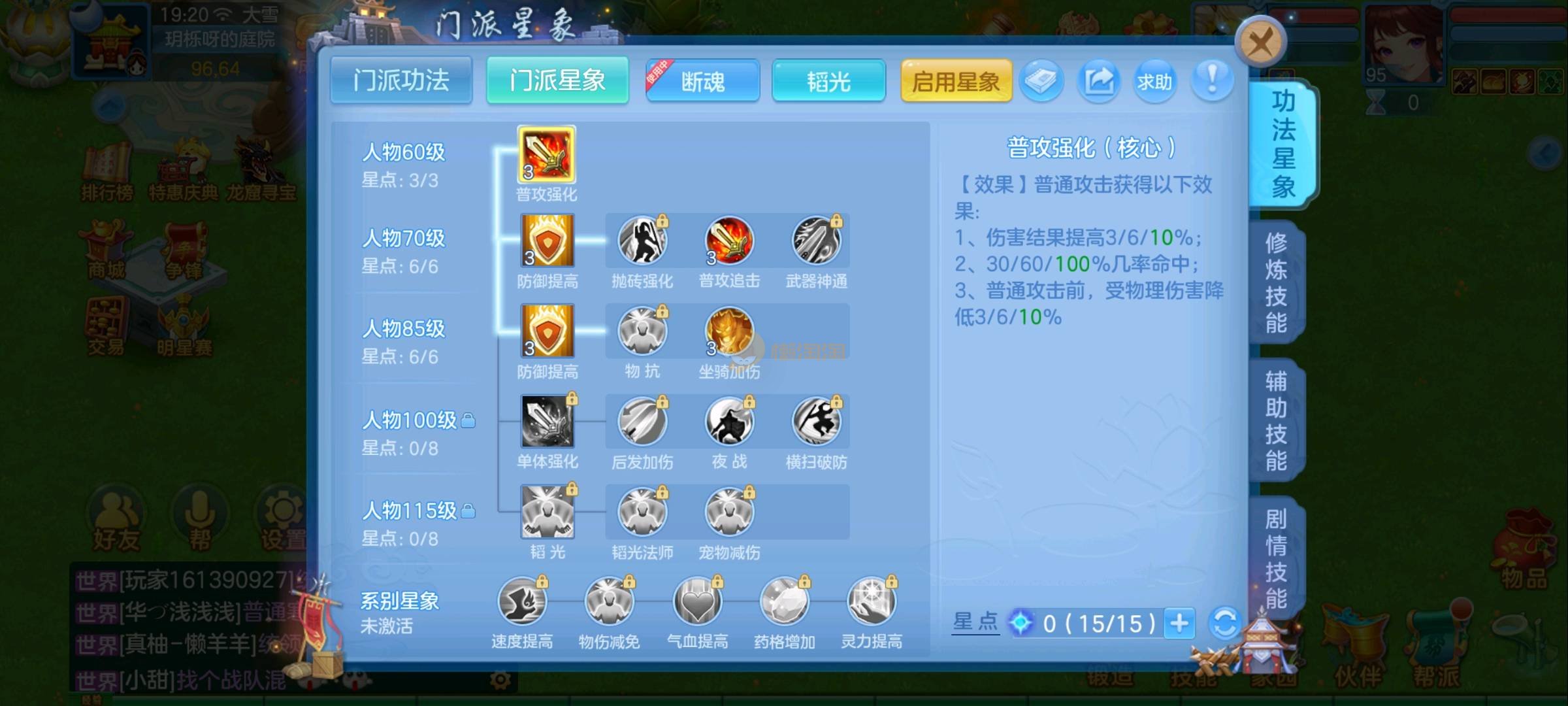Switch to the 门派功法 tab

(x=401, y=80)
